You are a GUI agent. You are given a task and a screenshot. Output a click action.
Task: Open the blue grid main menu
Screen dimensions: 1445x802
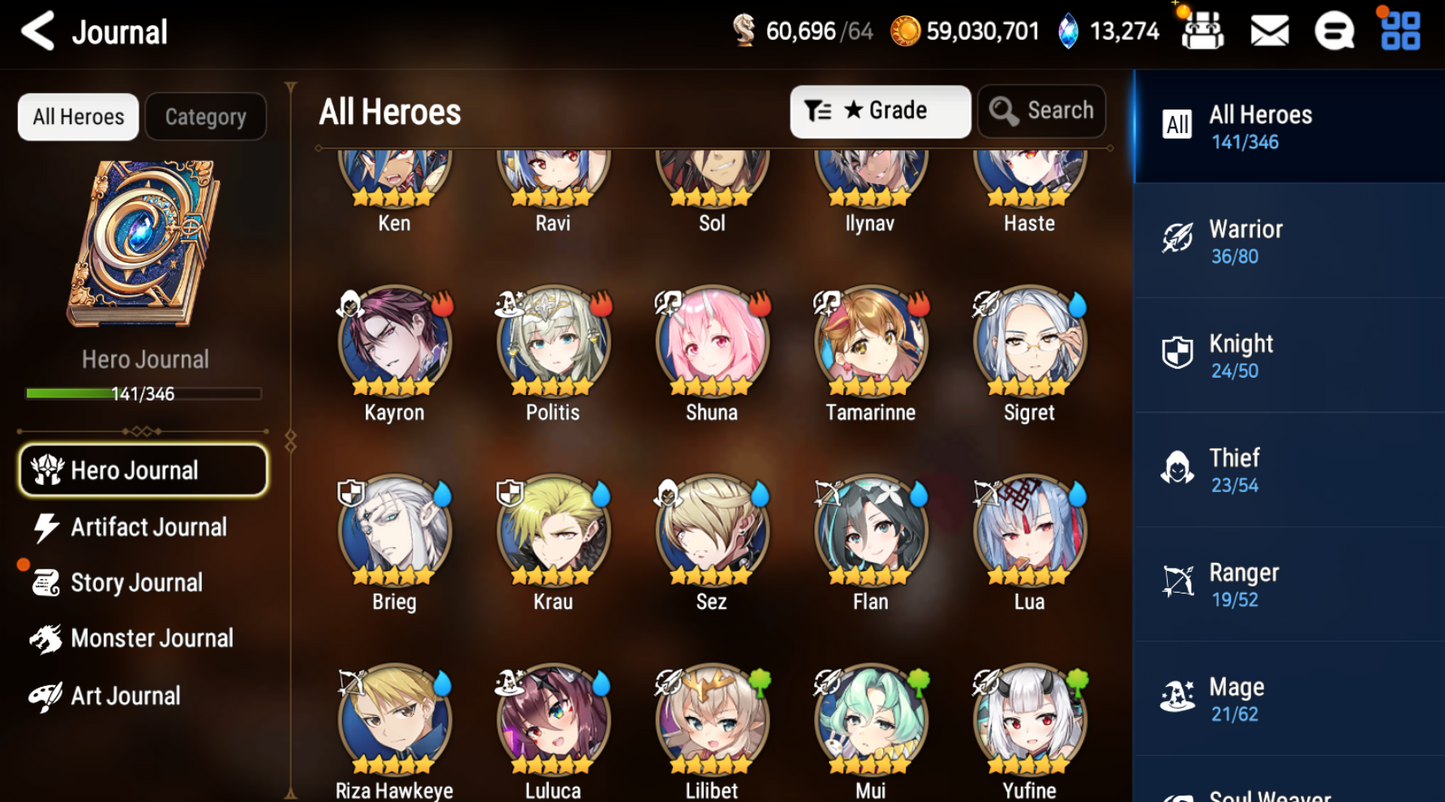point(1400,32)
